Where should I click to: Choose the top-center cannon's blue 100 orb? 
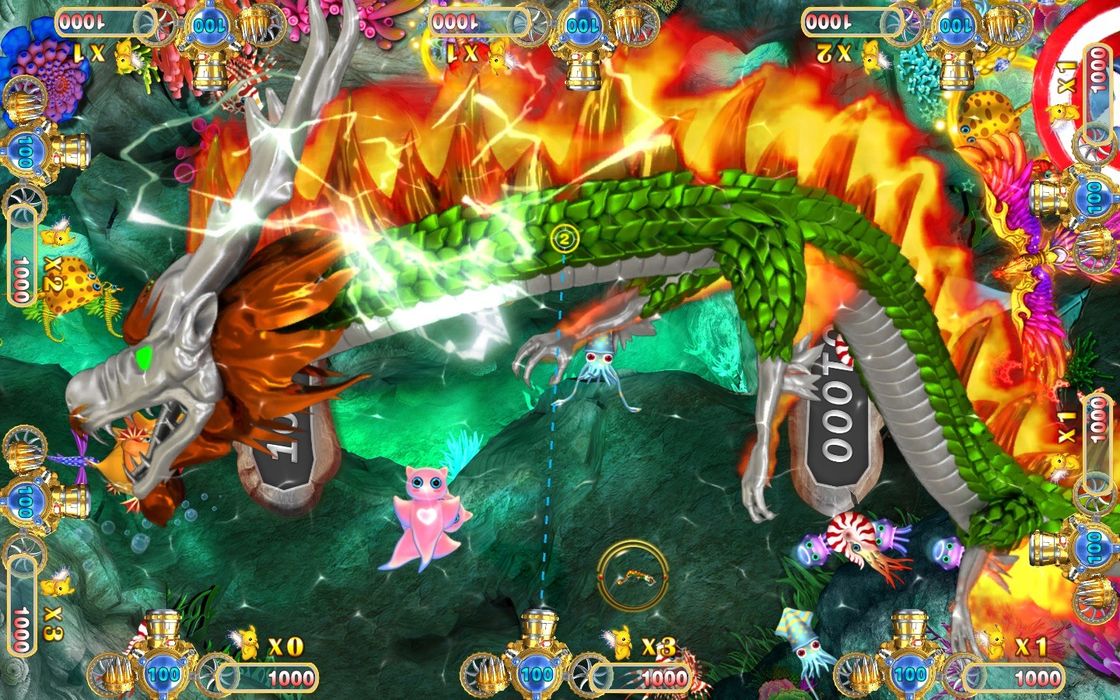[582, 25]
